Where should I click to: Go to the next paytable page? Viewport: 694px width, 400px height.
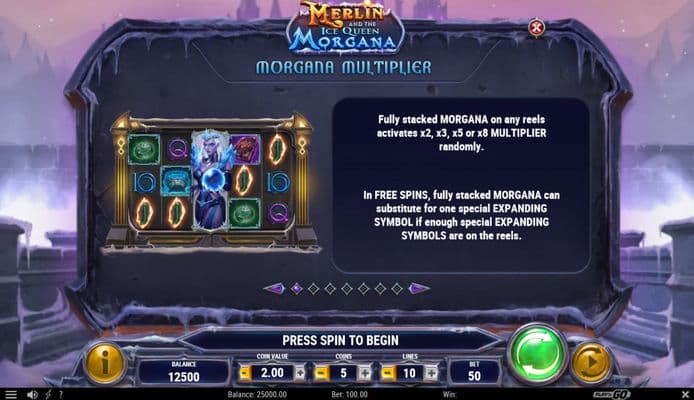coord(419,288)
